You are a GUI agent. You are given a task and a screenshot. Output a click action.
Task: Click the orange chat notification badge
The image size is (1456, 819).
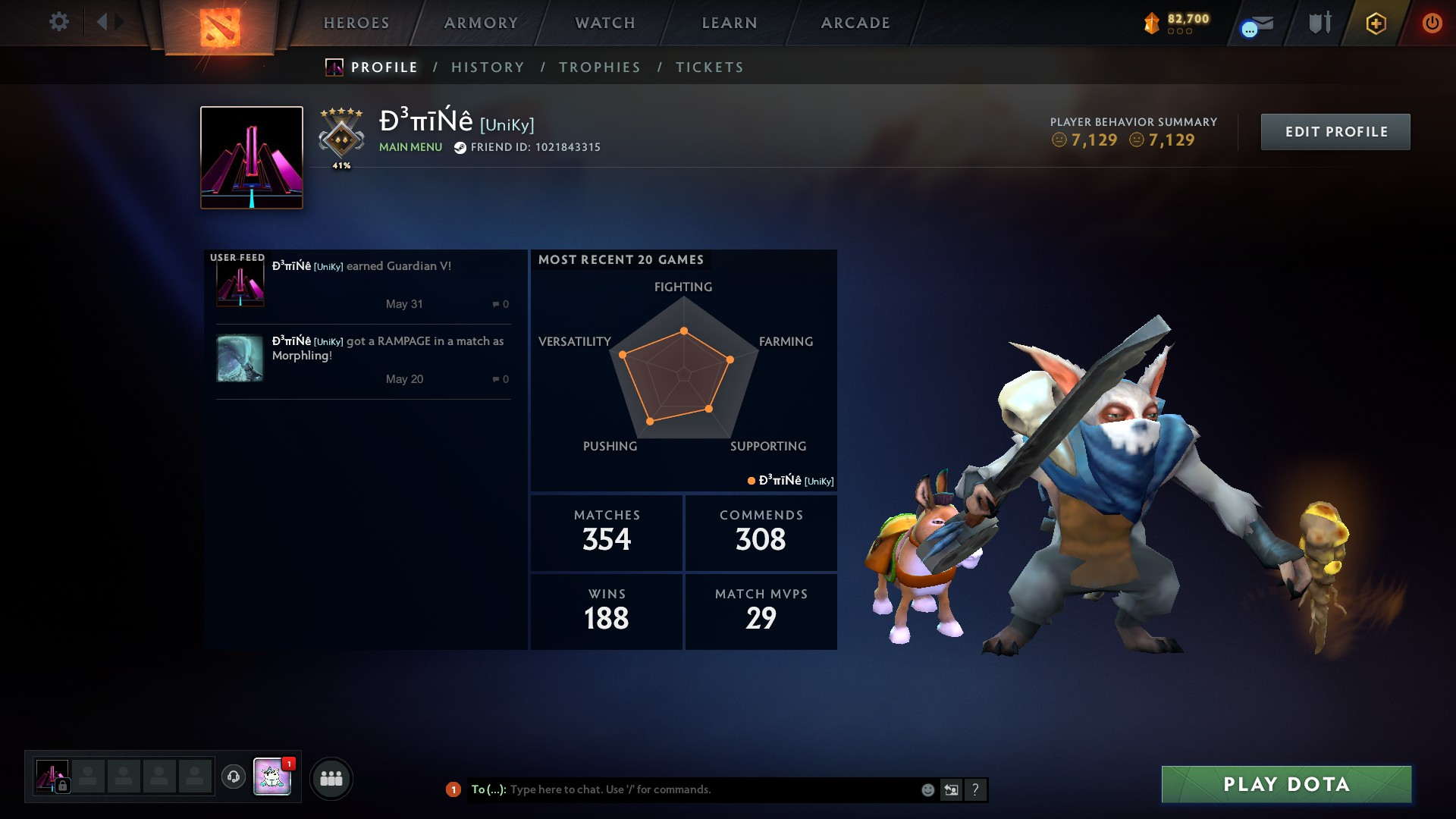click(x=453, y=789)
